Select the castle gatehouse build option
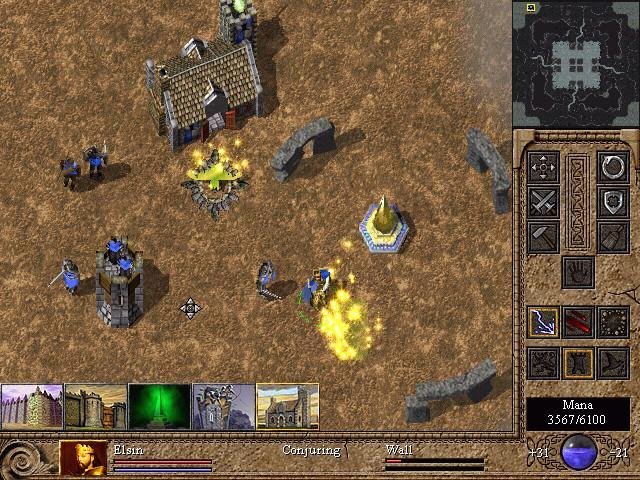The image size is (640, 480). pyautogui.click(x=96, y=406)
